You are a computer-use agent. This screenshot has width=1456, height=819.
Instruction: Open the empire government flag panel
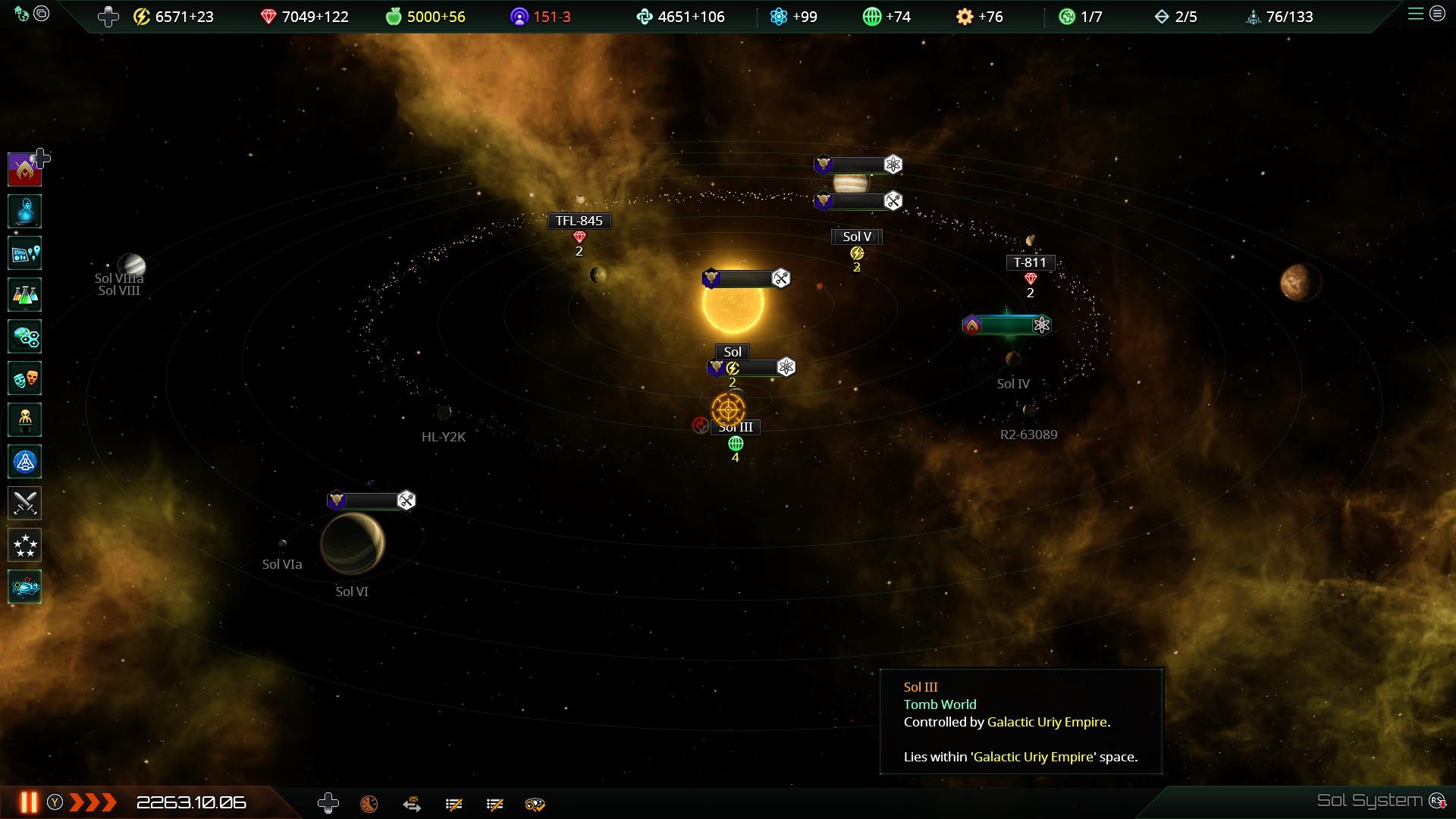coord(25,169)
